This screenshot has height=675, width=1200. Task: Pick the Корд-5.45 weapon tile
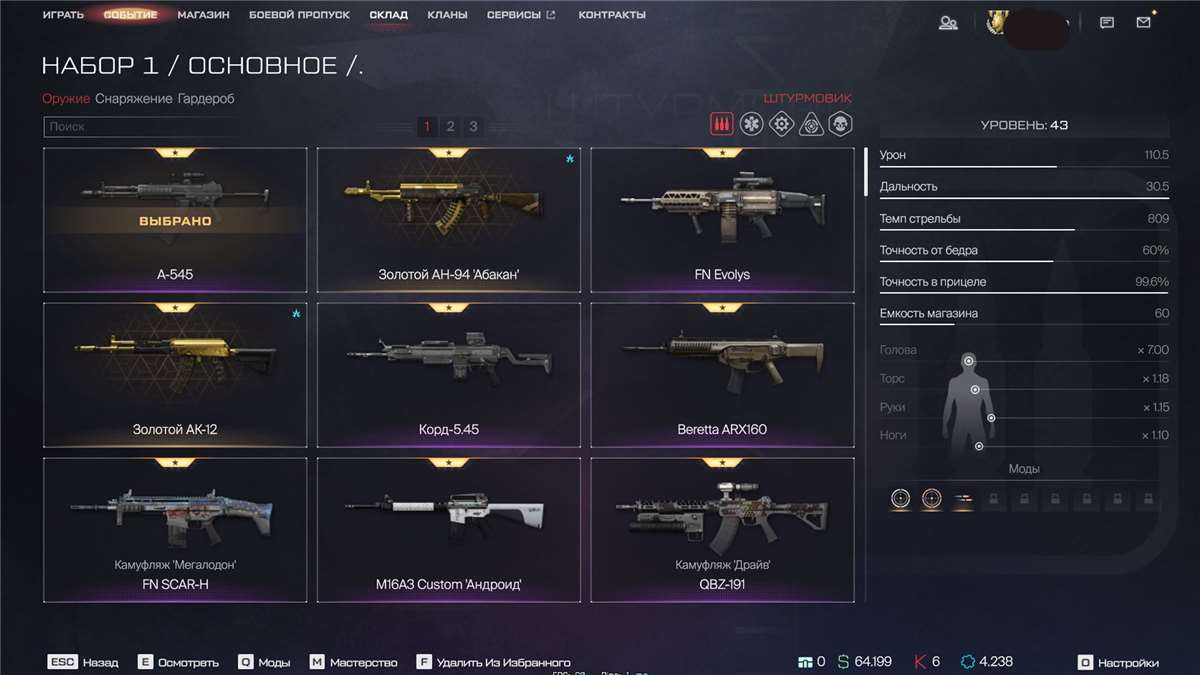coord(448,375)
